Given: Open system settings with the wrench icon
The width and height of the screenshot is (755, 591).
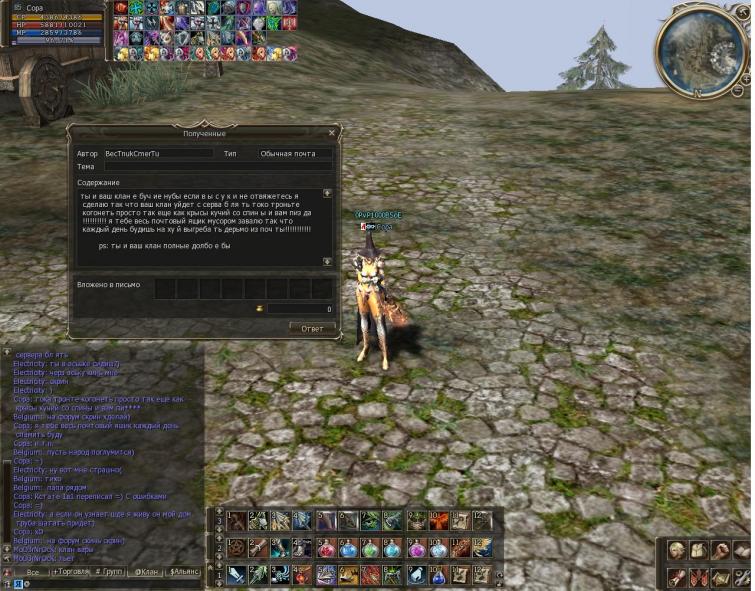Looking at the screenshot, I should point(741,577).
